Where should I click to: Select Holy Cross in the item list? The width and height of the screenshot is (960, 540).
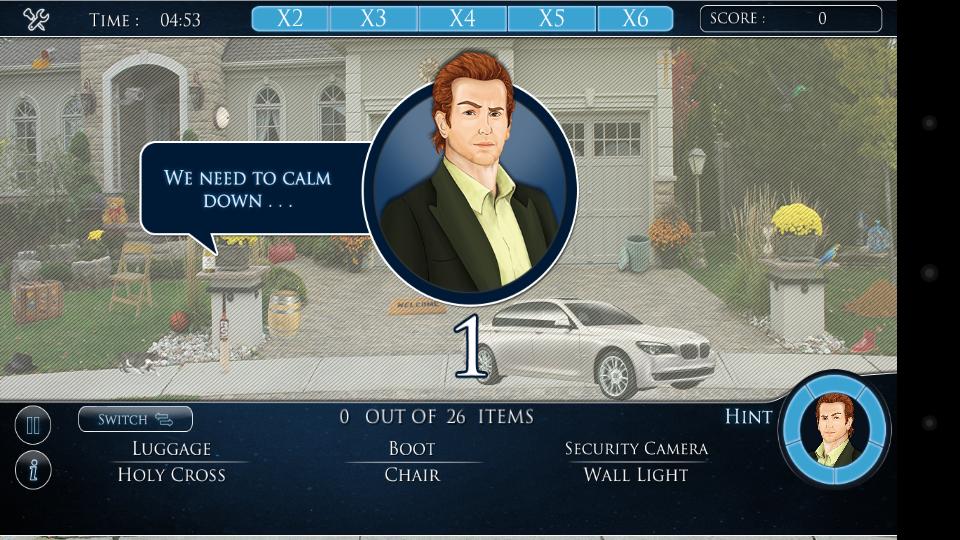pos(172,475)
